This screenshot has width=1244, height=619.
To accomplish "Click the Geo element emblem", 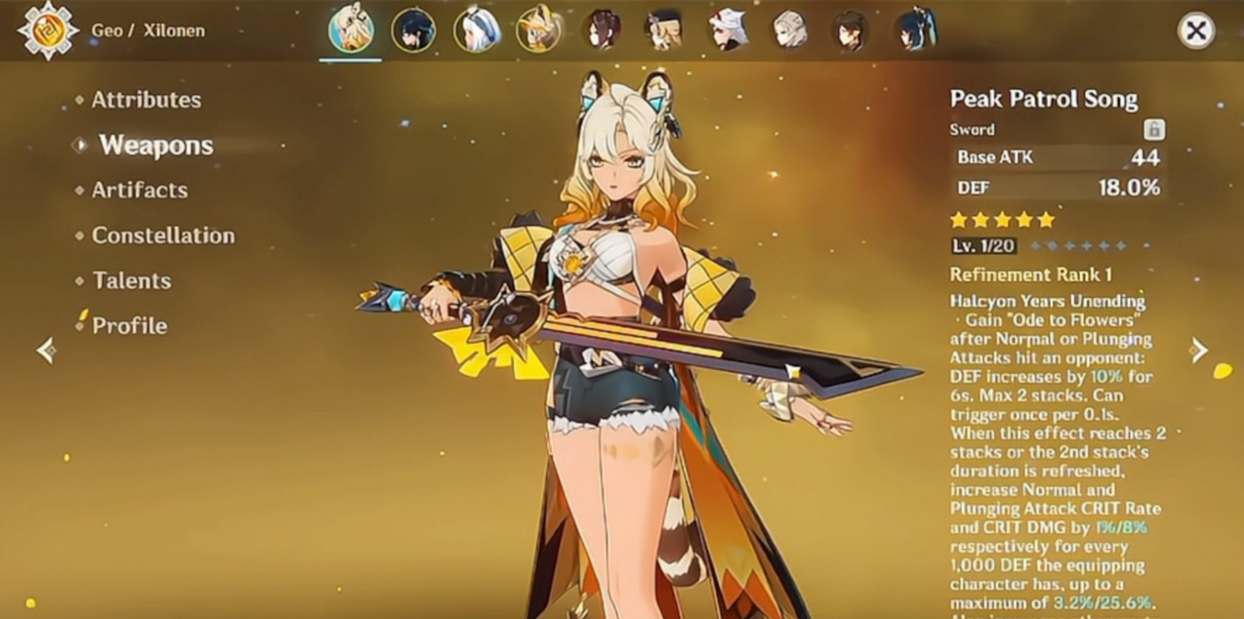I will coord(48,30).
